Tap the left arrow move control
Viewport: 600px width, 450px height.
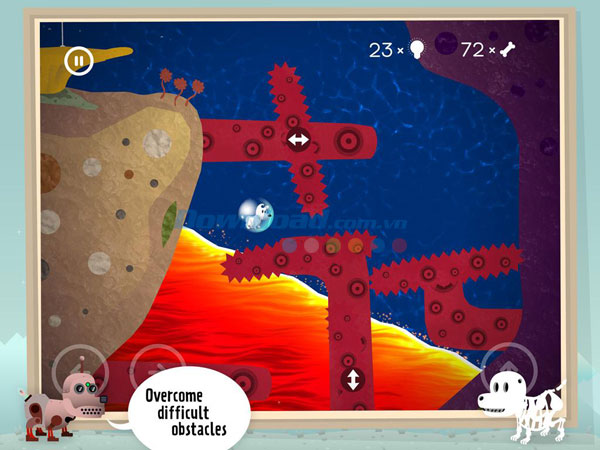click(x=77, y=368)
